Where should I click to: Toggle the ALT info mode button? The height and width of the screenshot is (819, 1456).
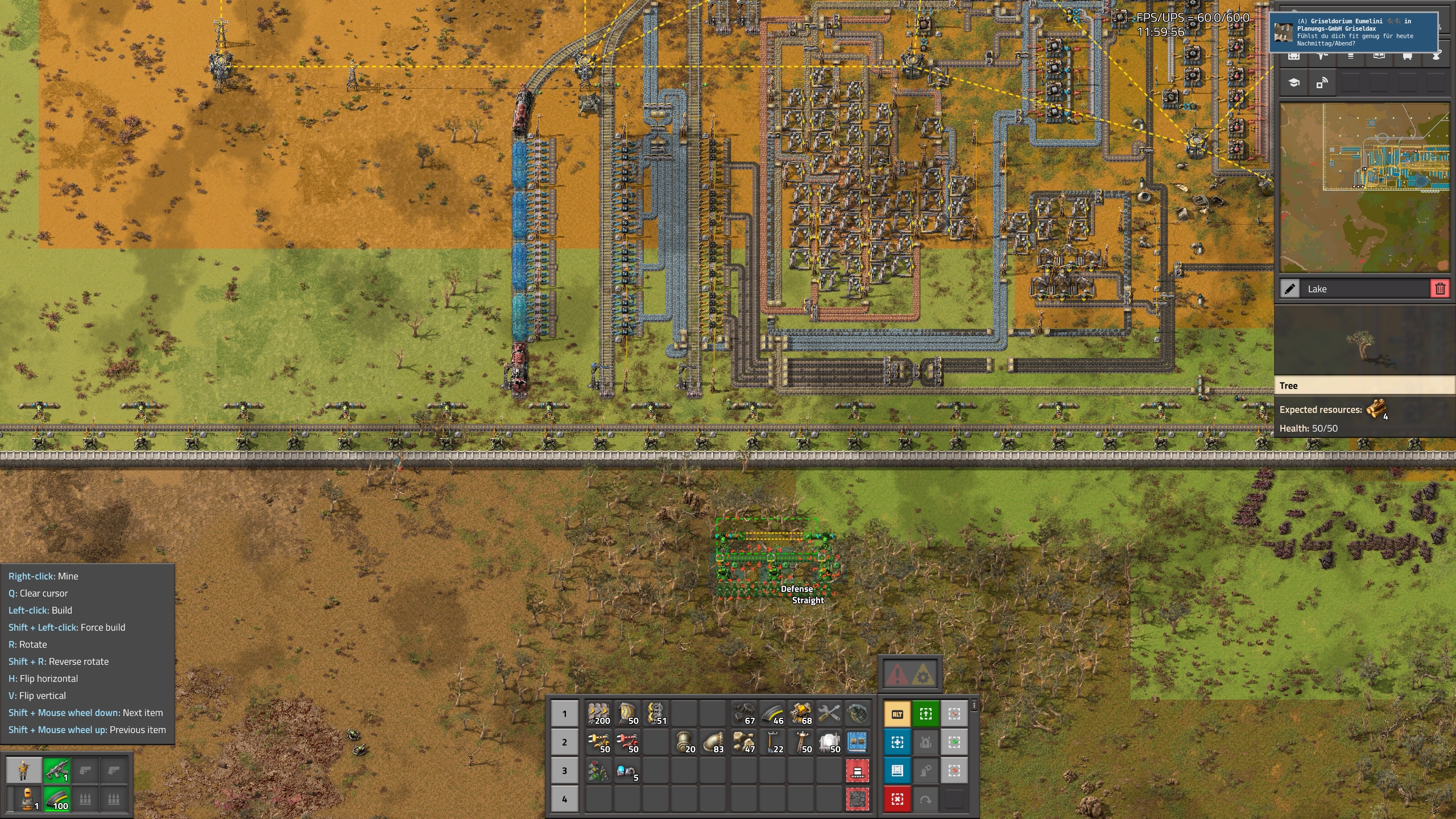[x=897, y=714]
